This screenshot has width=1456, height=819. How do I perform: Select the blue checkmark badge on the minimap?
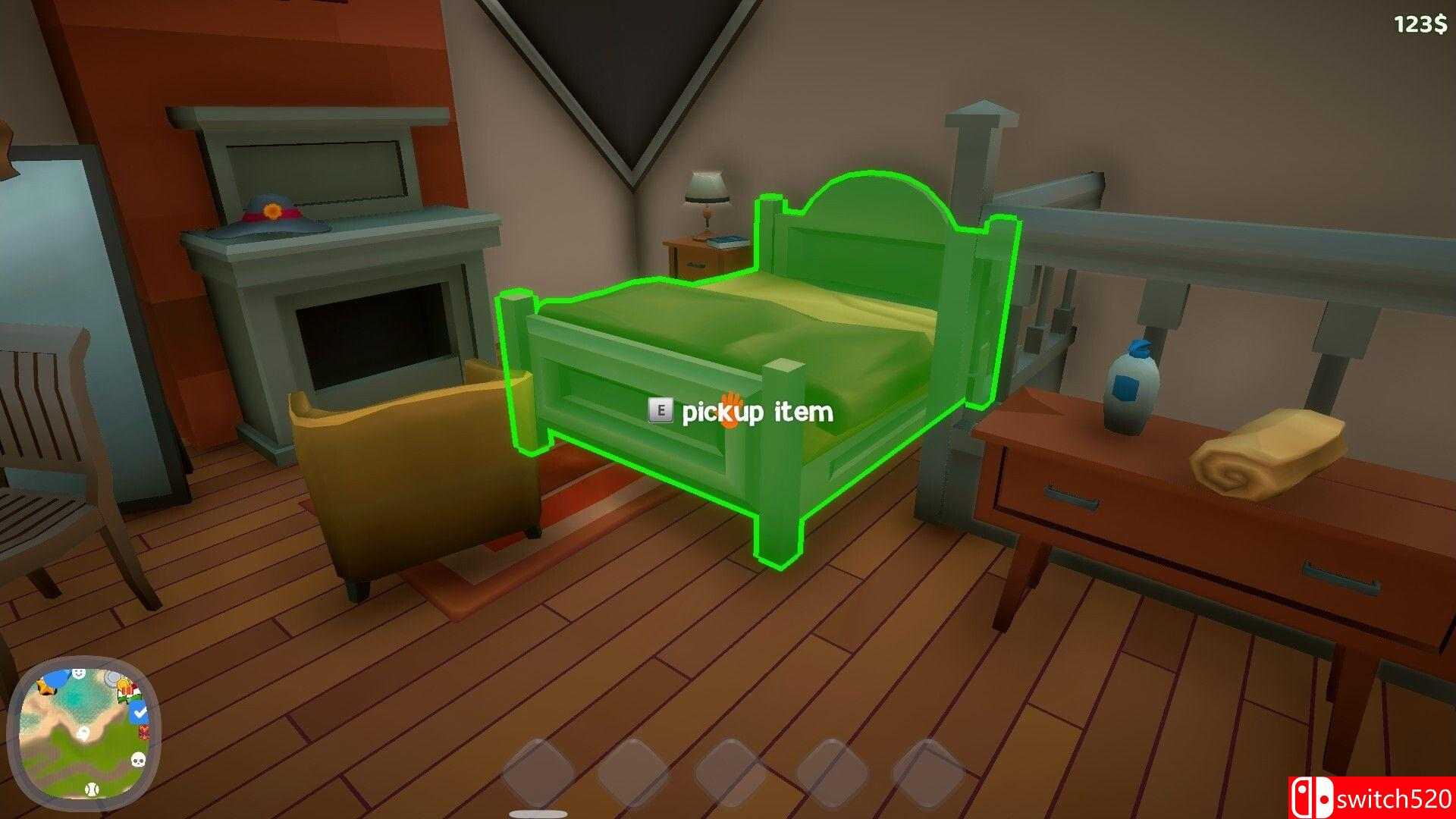pos(140,712)
